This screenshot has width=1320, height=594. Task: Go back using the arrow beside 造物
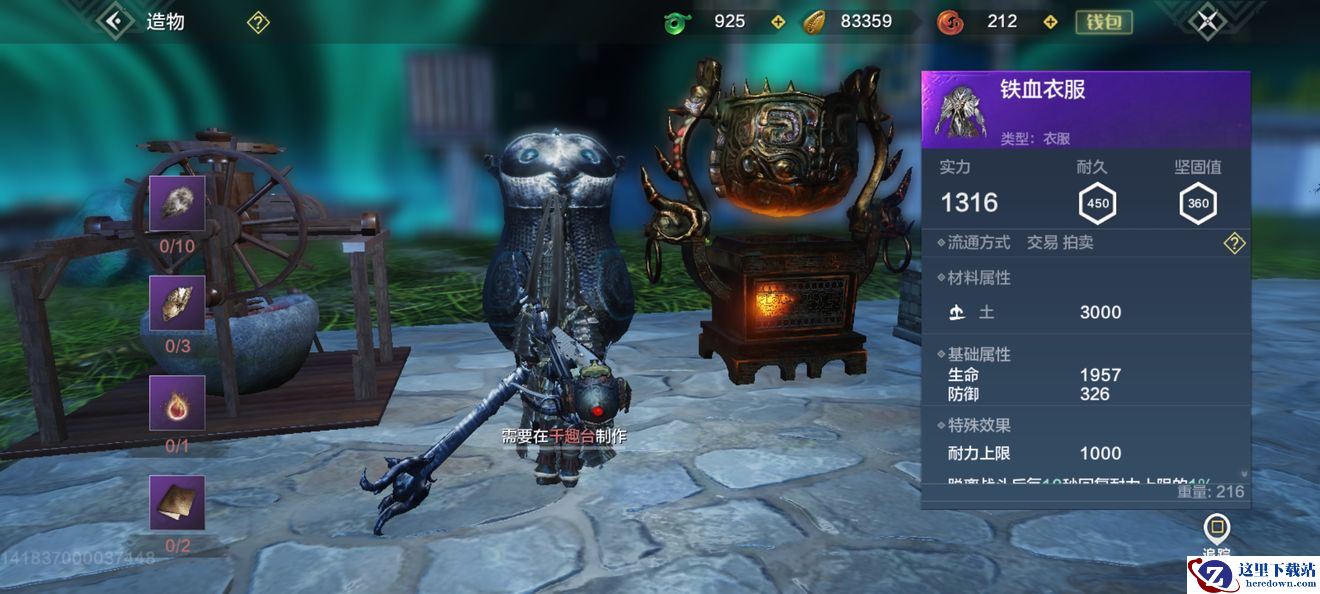pyautogui.click(x=116, y=21)
